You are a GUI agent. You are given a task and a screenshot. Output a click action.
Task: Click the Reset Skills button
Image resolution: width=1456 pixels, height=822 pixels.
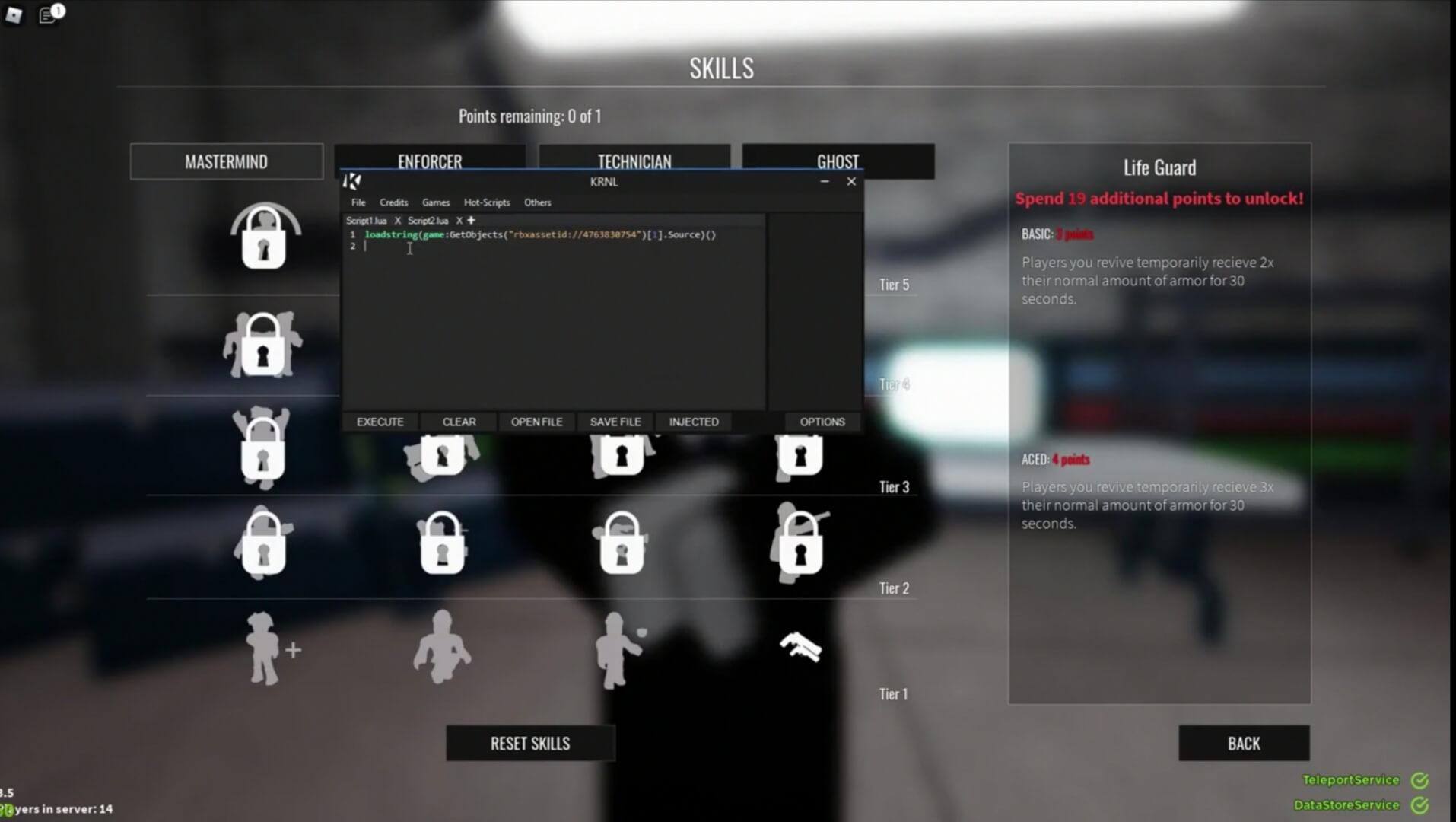pyautogui.click(x=530, y=743)
